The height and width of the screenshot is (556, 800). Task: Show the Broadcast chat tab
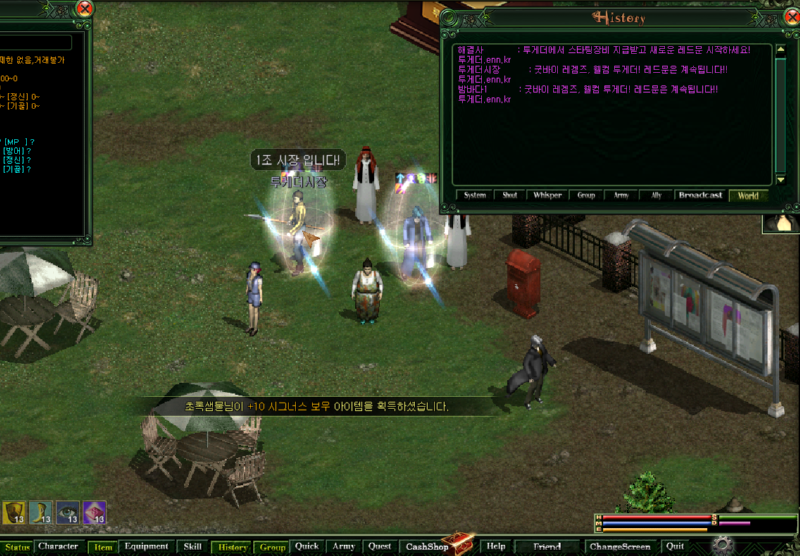coord(700,195)
